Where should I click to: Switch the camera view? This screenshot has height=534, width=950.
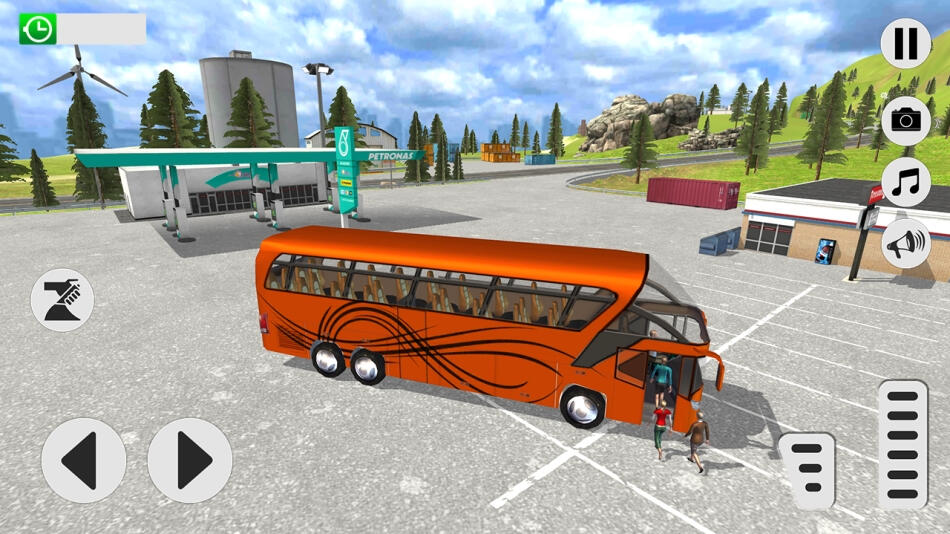point(905,121)
